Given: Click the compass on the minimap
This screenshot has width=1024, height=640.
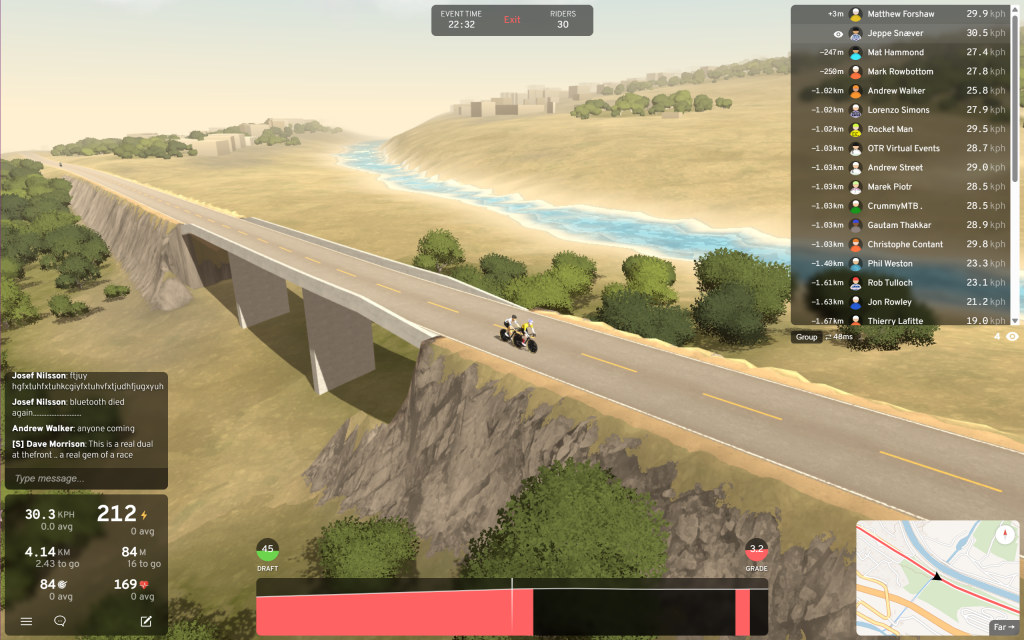Looking at the screenshot, I should 1002,533.
